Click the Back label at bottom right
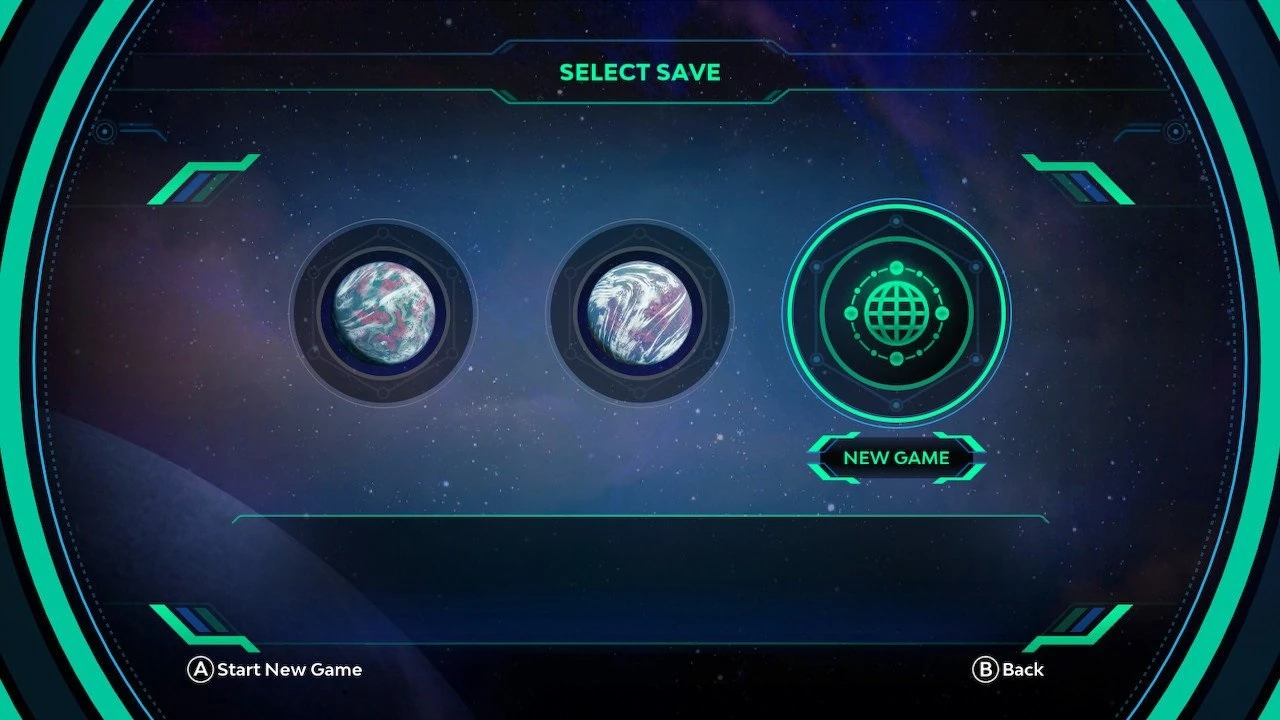This screenshot has width=1280, height=720. 1022,670
